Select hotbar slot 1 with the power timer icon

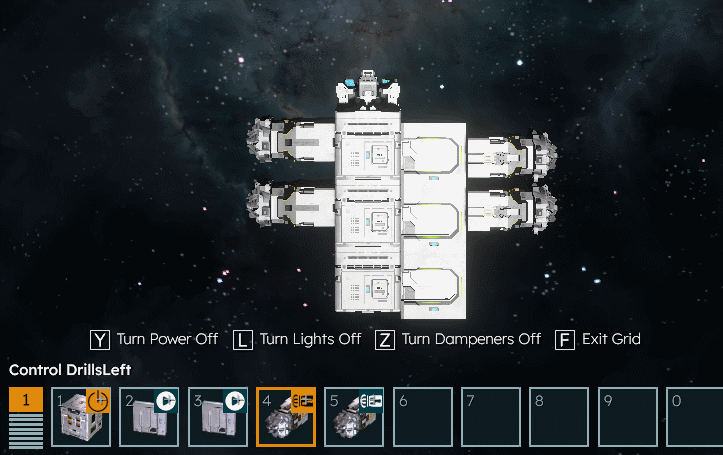pos(81,417)
